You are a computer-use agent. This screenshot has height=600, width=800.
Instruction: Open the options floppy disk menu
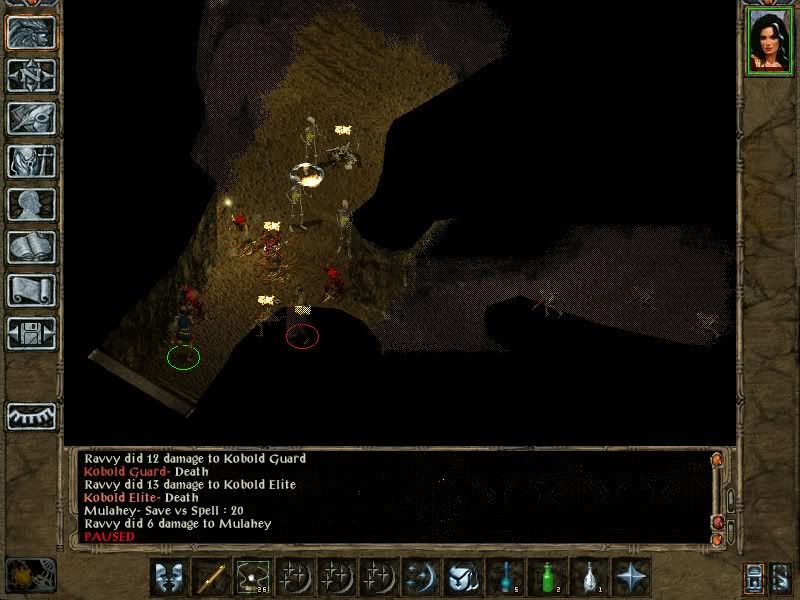pyautogui.click(x=31, y=333)
